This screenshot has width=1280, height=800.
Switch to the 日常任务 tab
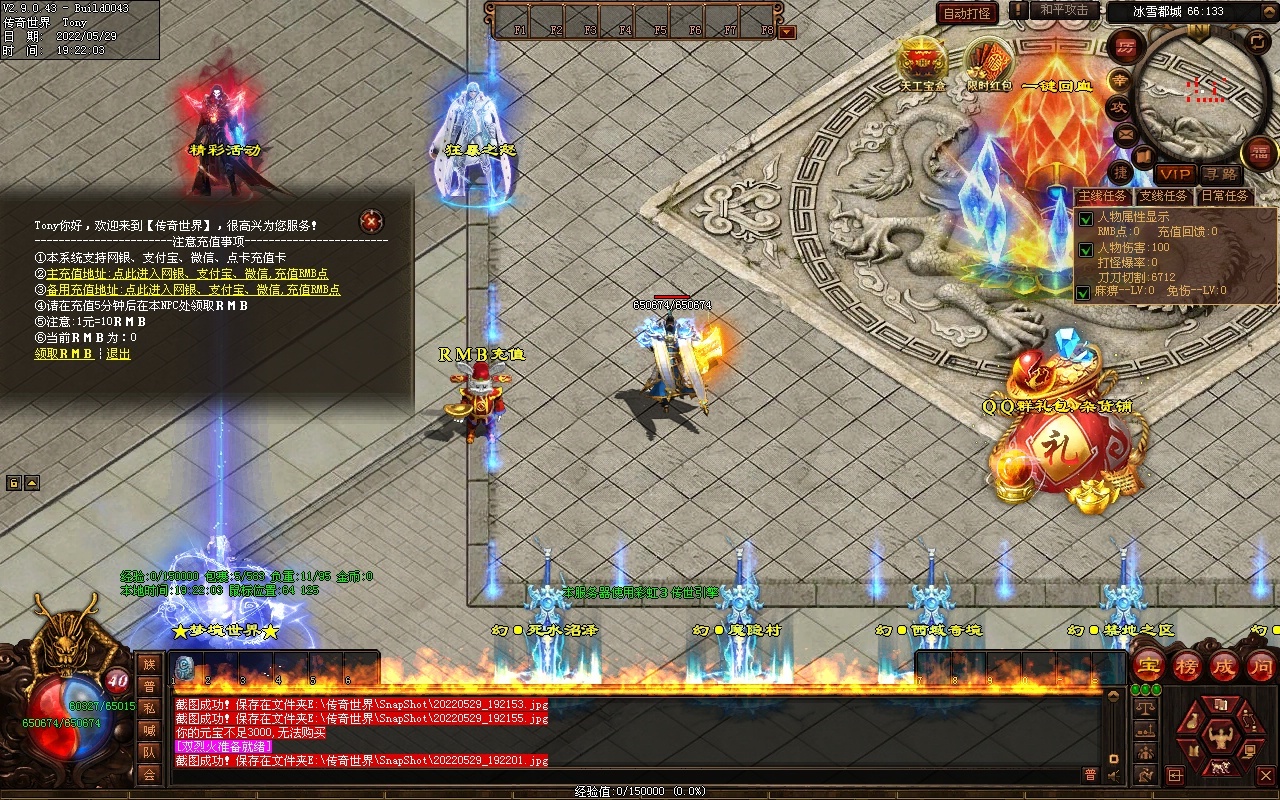1225,196
